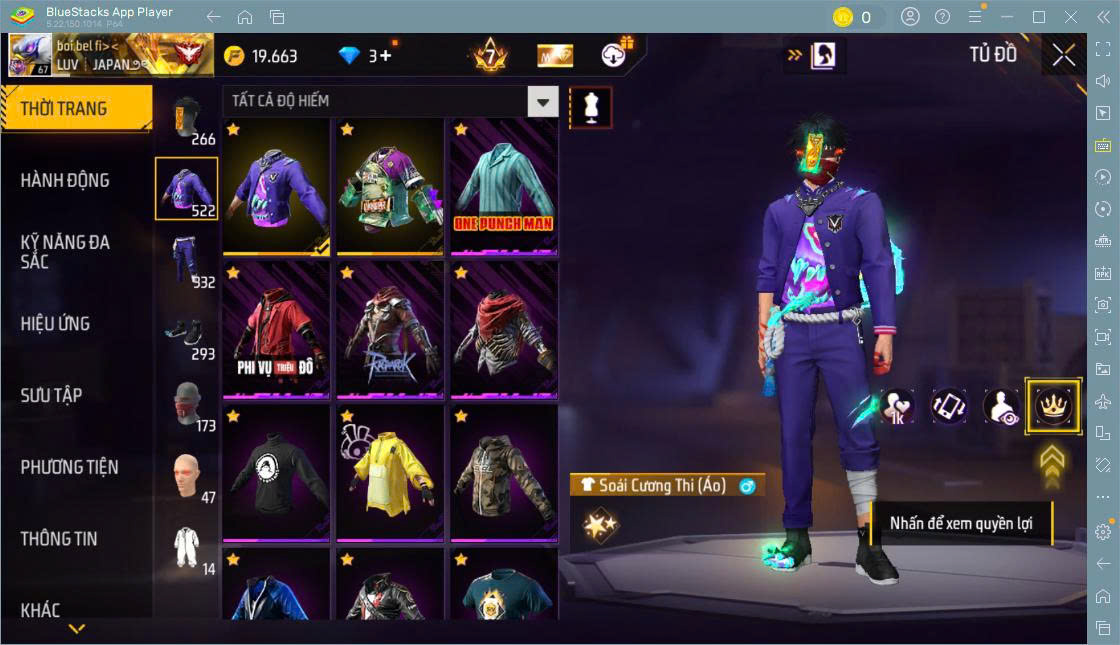Click the BlueStacks home button

(245, 17)
